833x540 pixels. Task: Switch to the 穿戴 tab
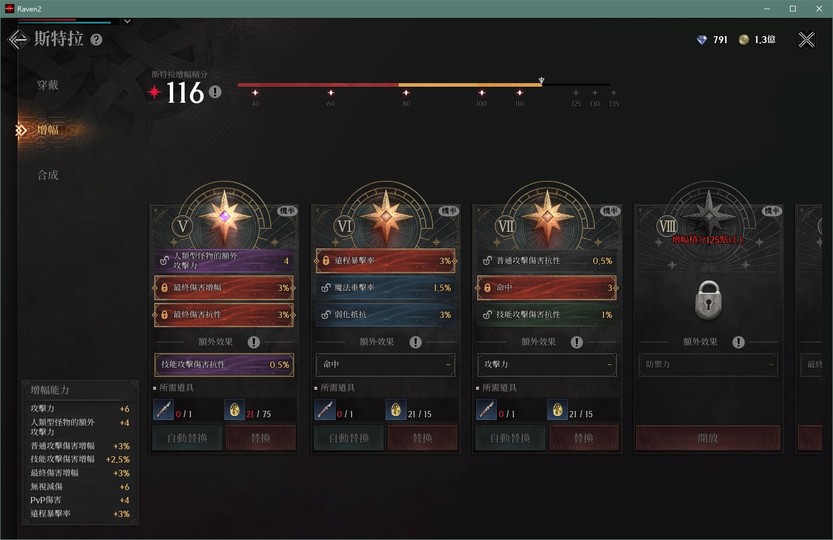tap(47, 85)
